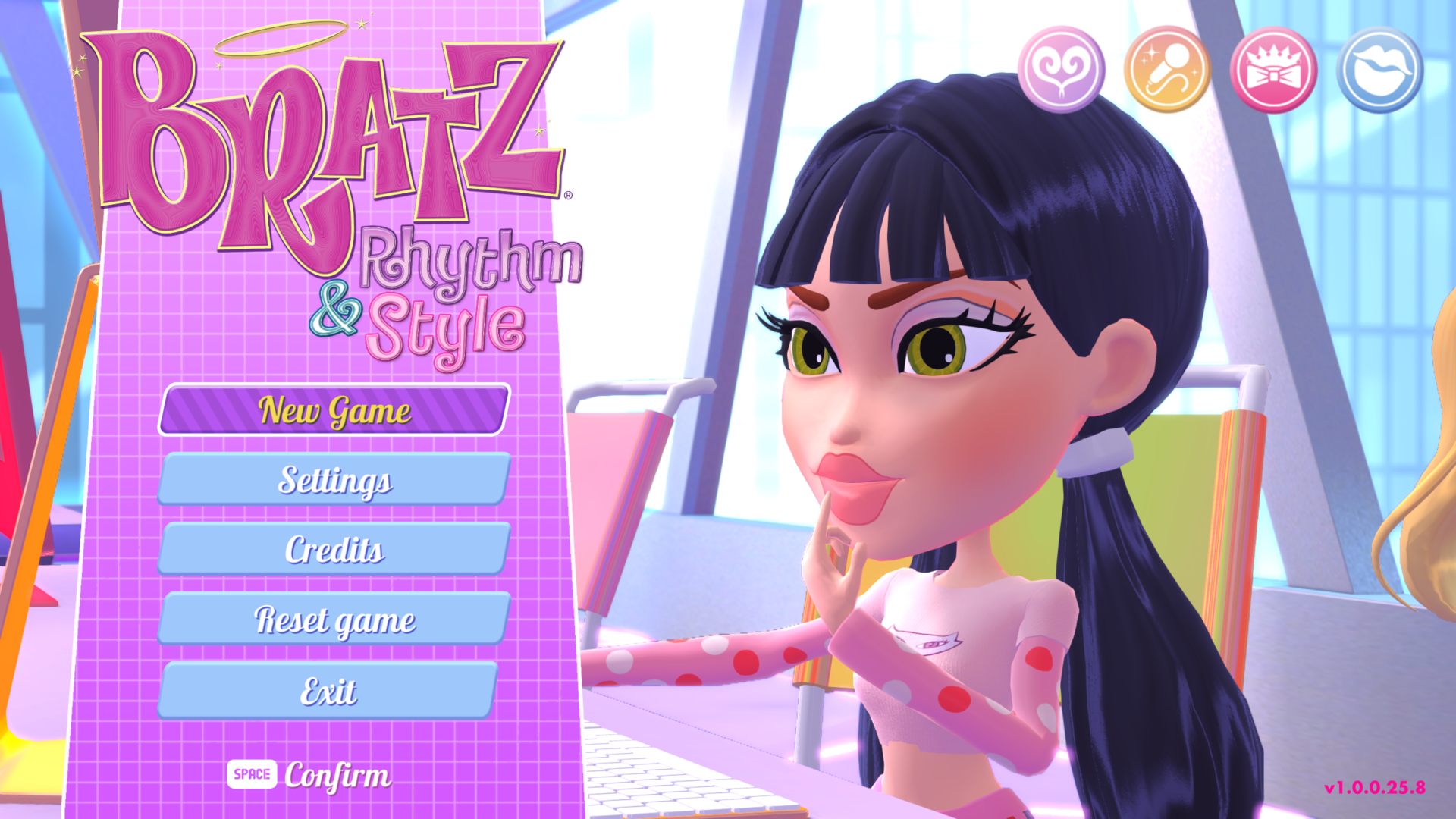The width and height of the screenshot is (1456, 819).
Task: Choose the Reset game option
Action: click(334, 620)
